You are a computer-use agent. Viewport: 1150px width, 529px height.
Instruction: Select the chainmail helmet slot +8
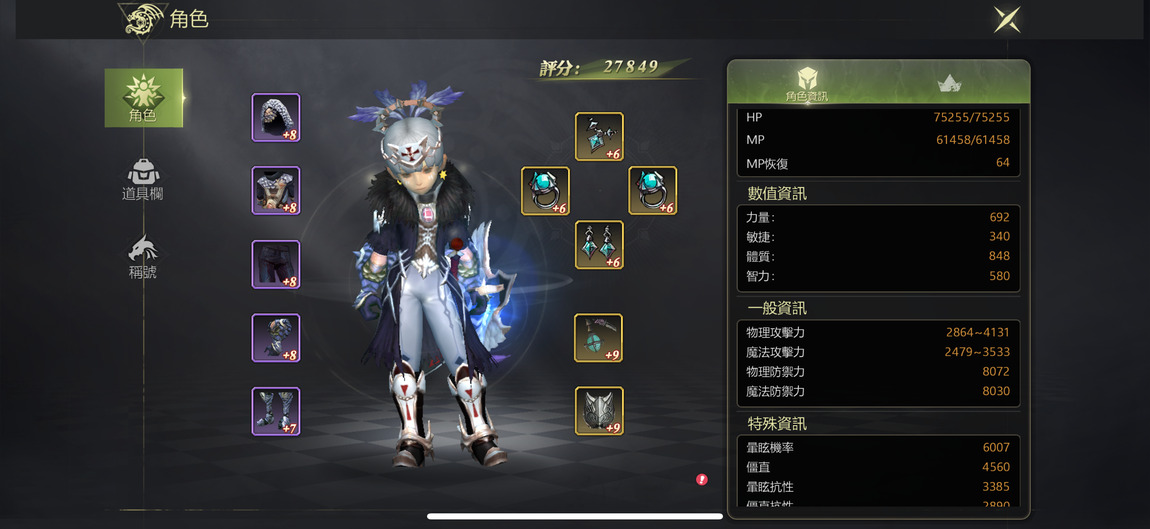[276, 118]
